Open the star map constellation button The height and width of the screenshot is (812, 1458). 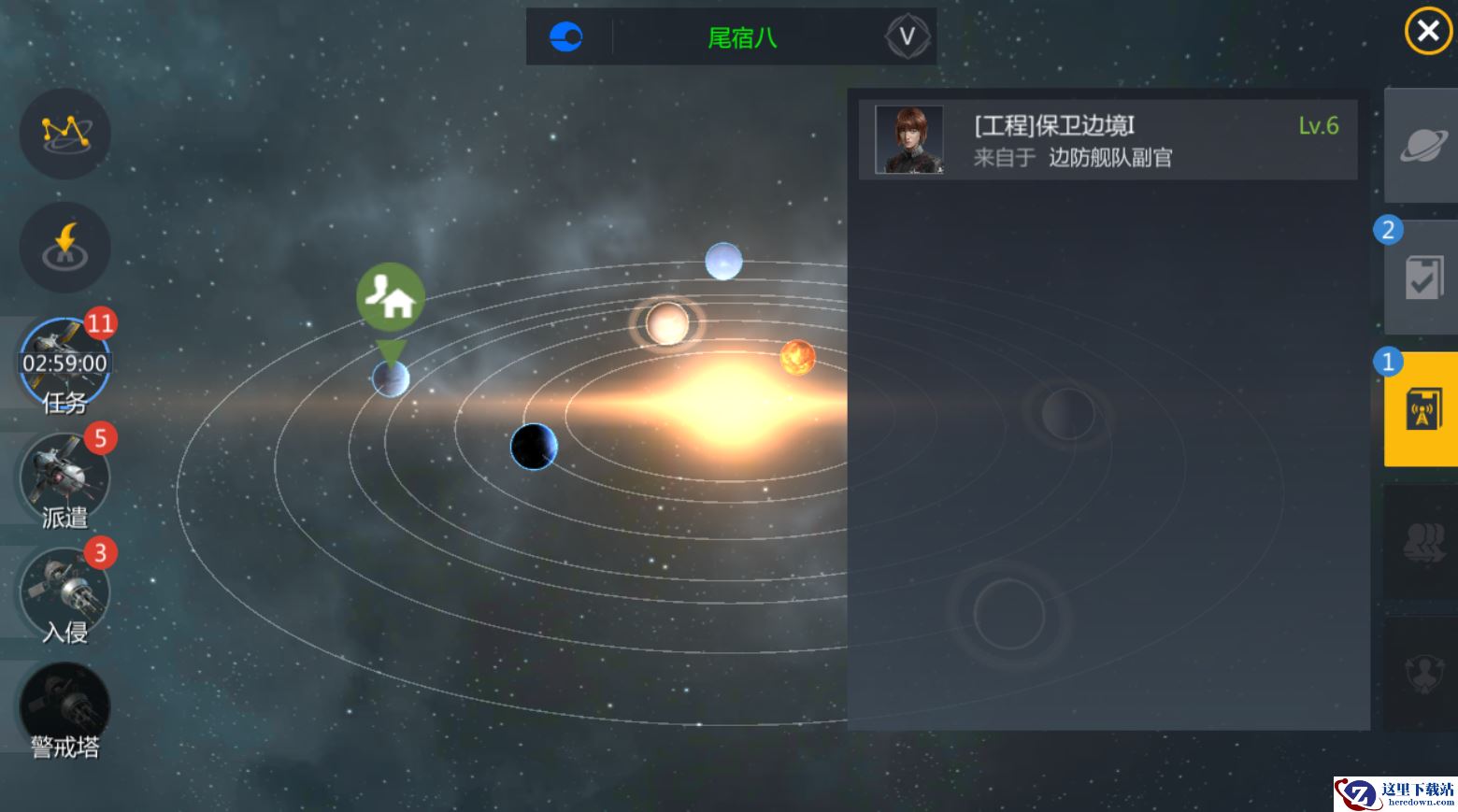tap(64, 133)
